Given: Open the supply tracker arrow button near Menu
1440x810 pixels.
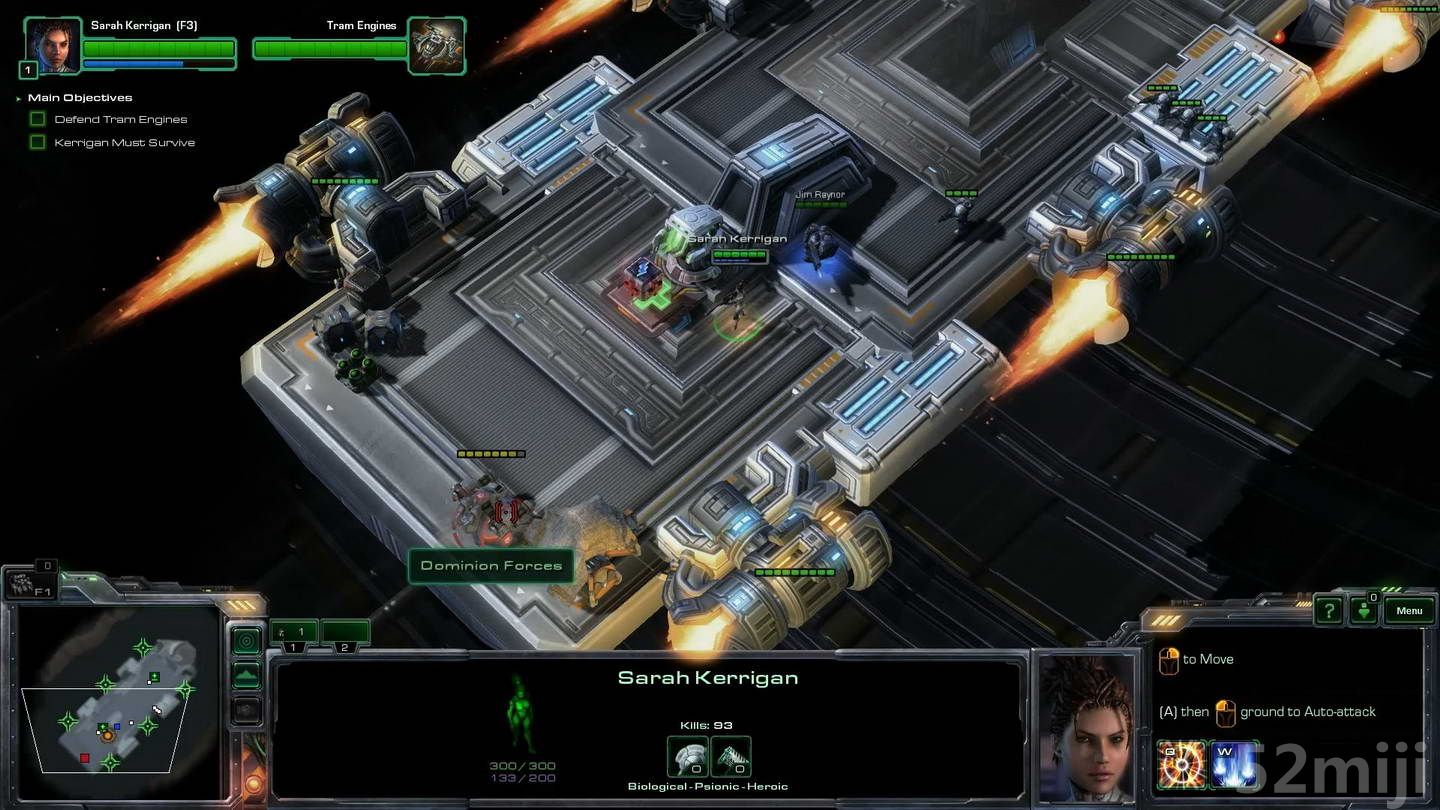Looking at the screenshot, I should (x=1364, y=609).
